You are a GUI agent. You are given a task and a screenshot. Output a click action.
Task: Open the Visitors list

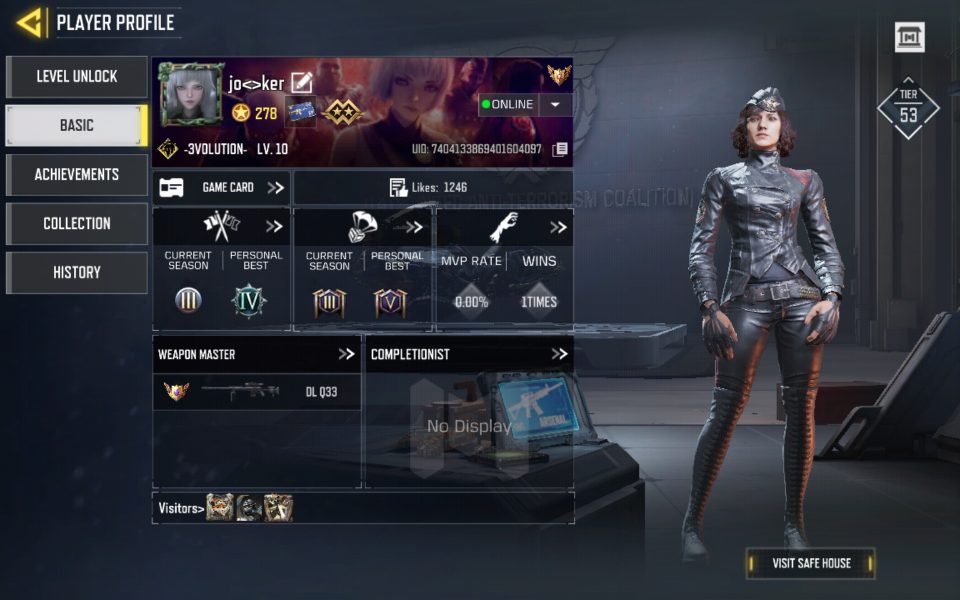(181, 508)
